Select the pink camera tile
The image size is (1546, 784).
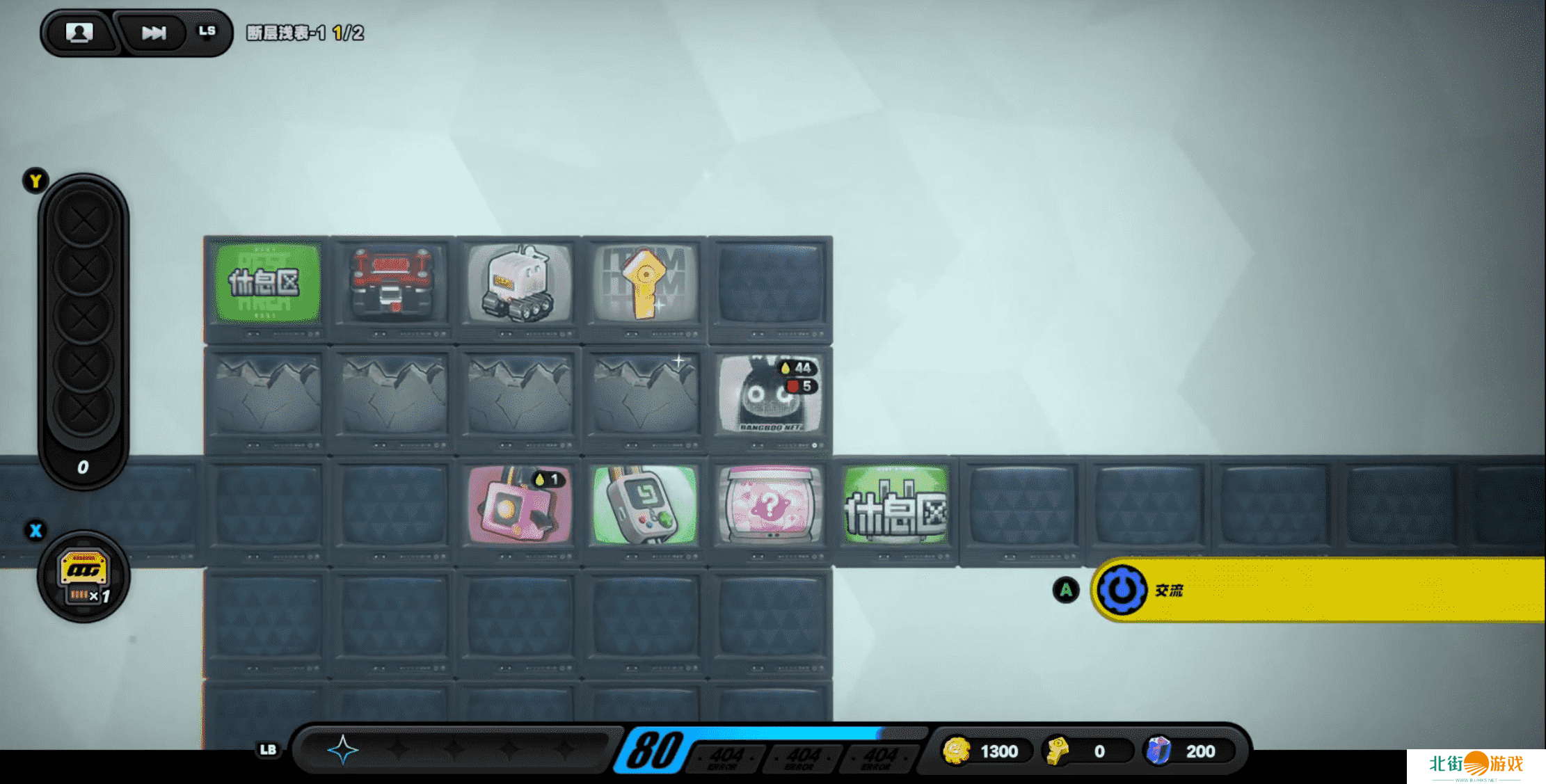tap(518, 506)
